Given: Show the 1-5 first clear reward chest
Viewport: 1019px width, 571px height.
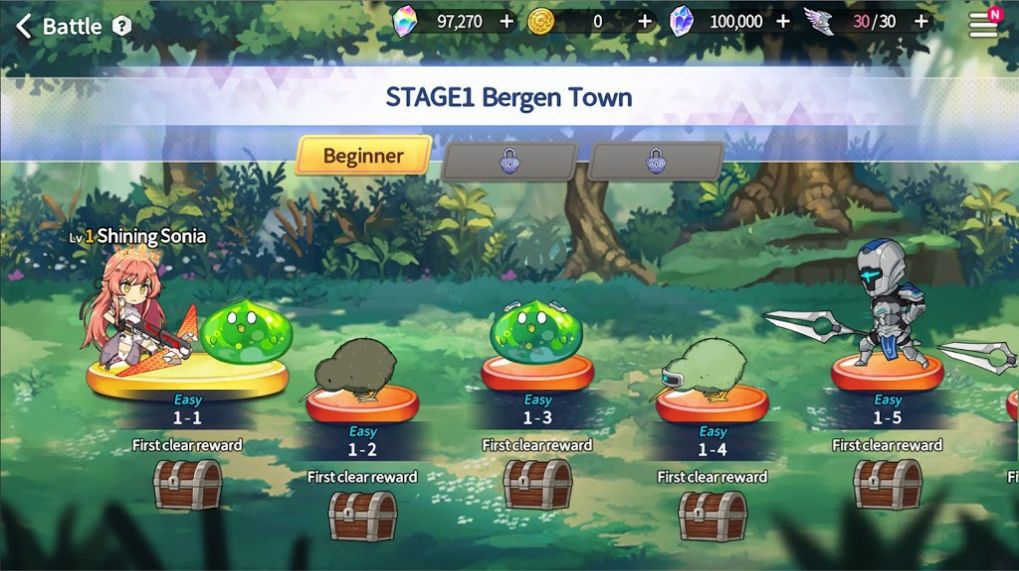Looking at the screenshot, I should [x=887, y=485].
